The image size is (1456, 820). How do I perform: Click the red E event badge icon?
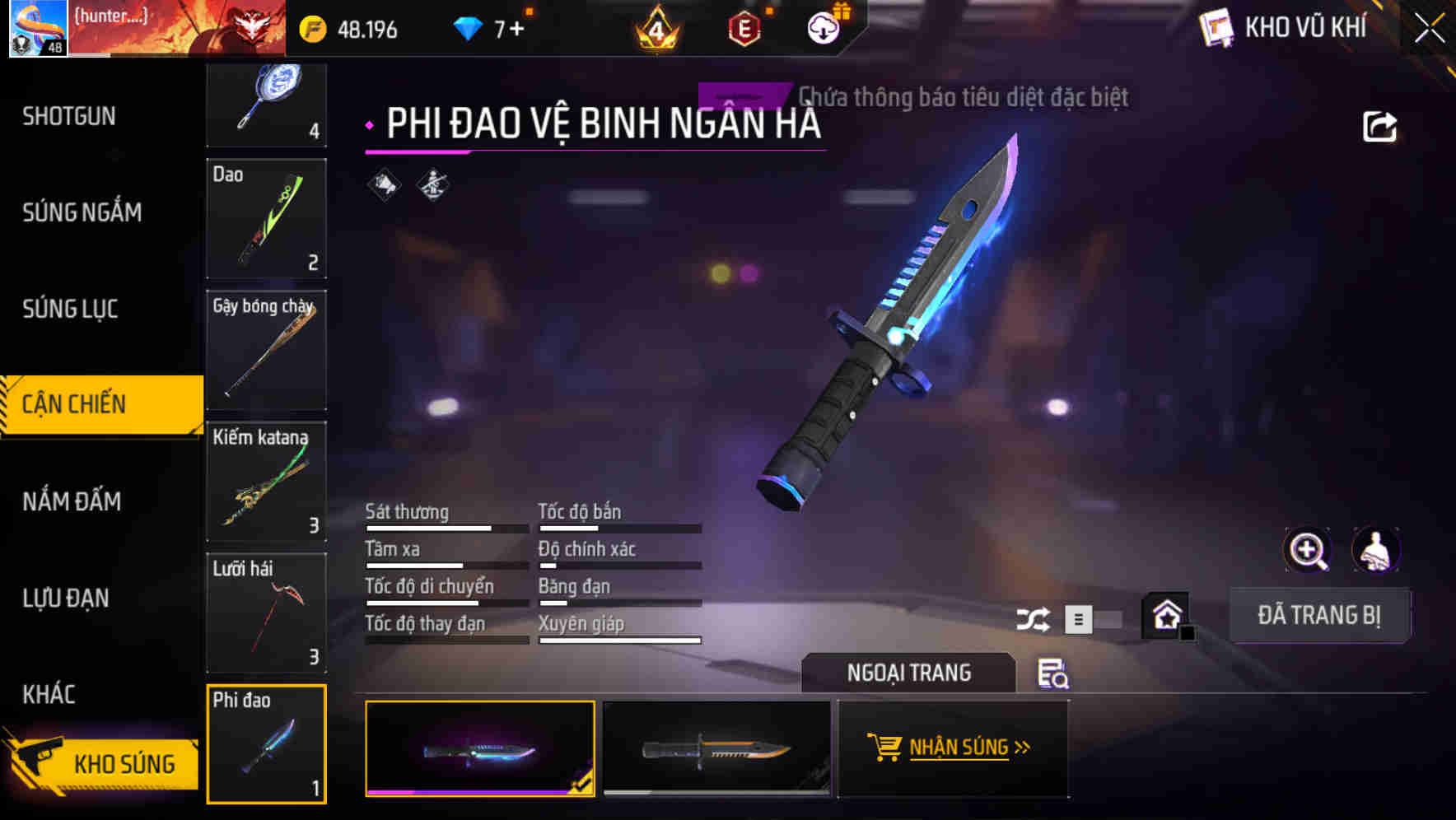coord(744,28)
